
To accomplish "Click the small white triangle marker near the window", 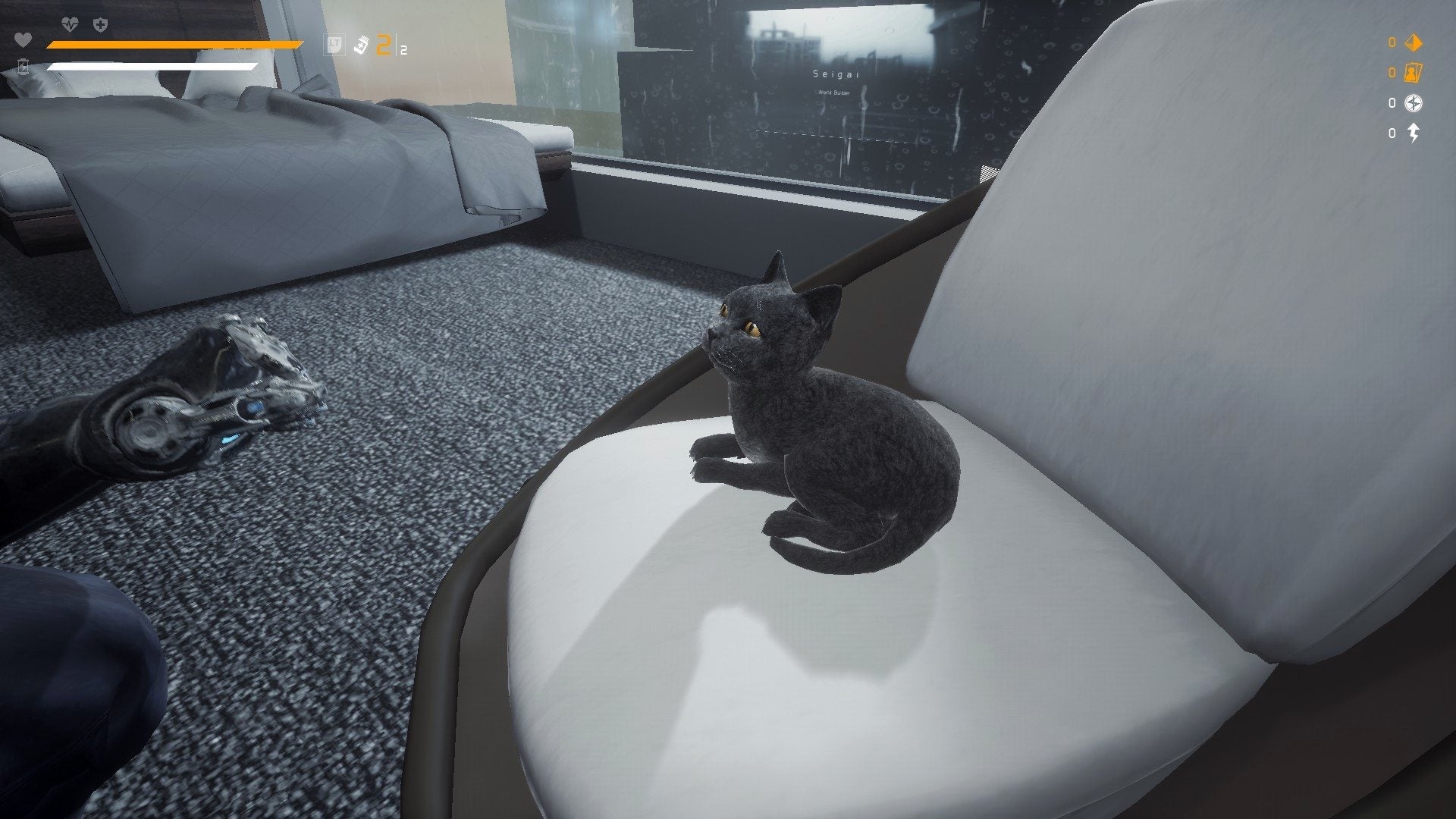I will pos(989,173).
